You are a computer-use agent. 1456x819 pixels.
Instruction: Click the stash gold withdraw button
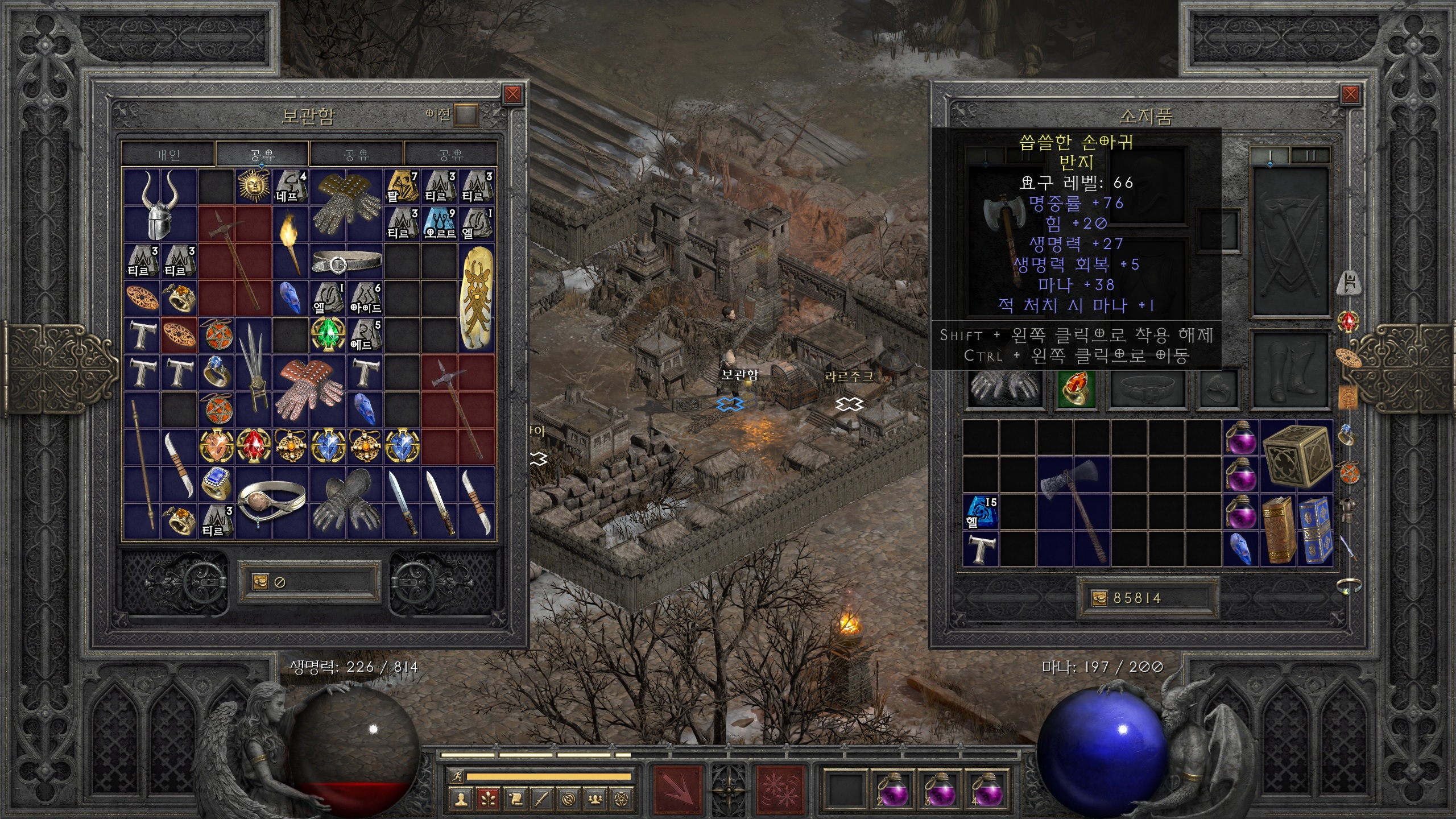point(260,581)
